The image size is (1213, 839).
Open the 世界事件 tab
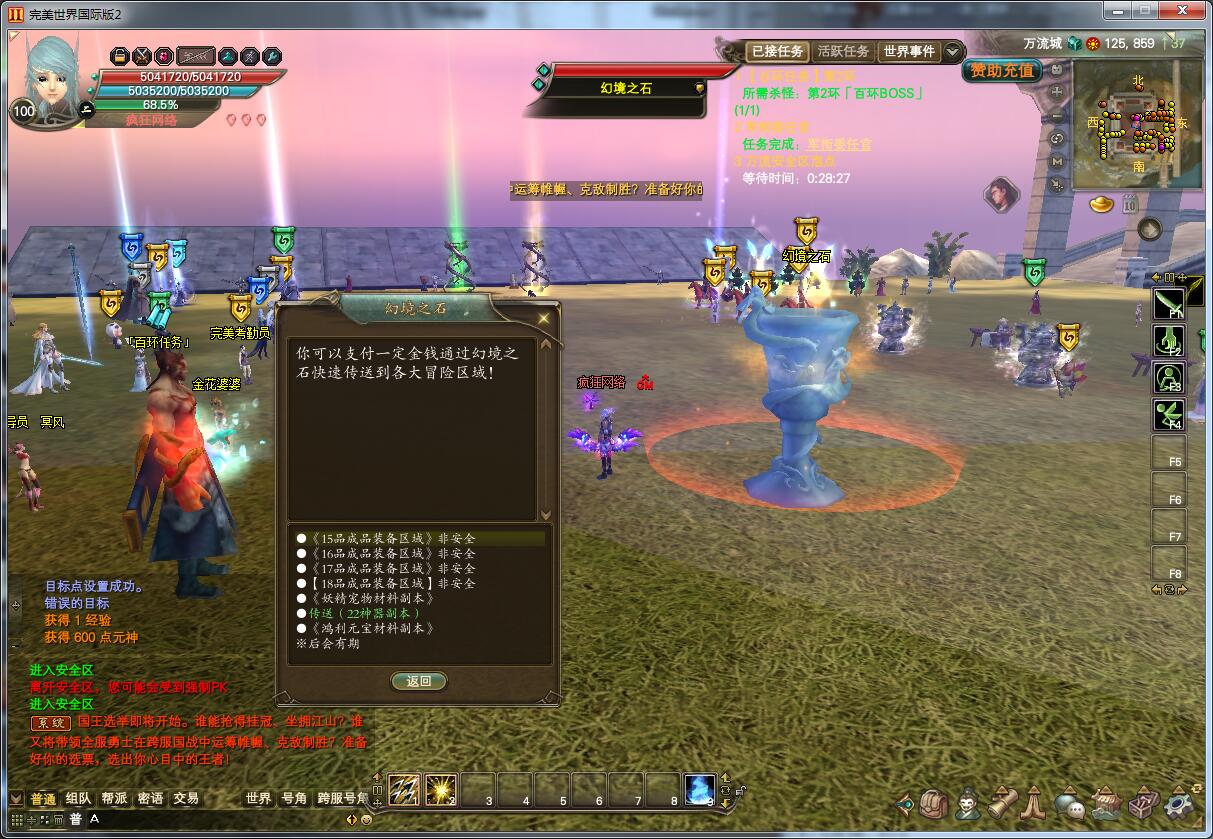(x=908, y=51)
